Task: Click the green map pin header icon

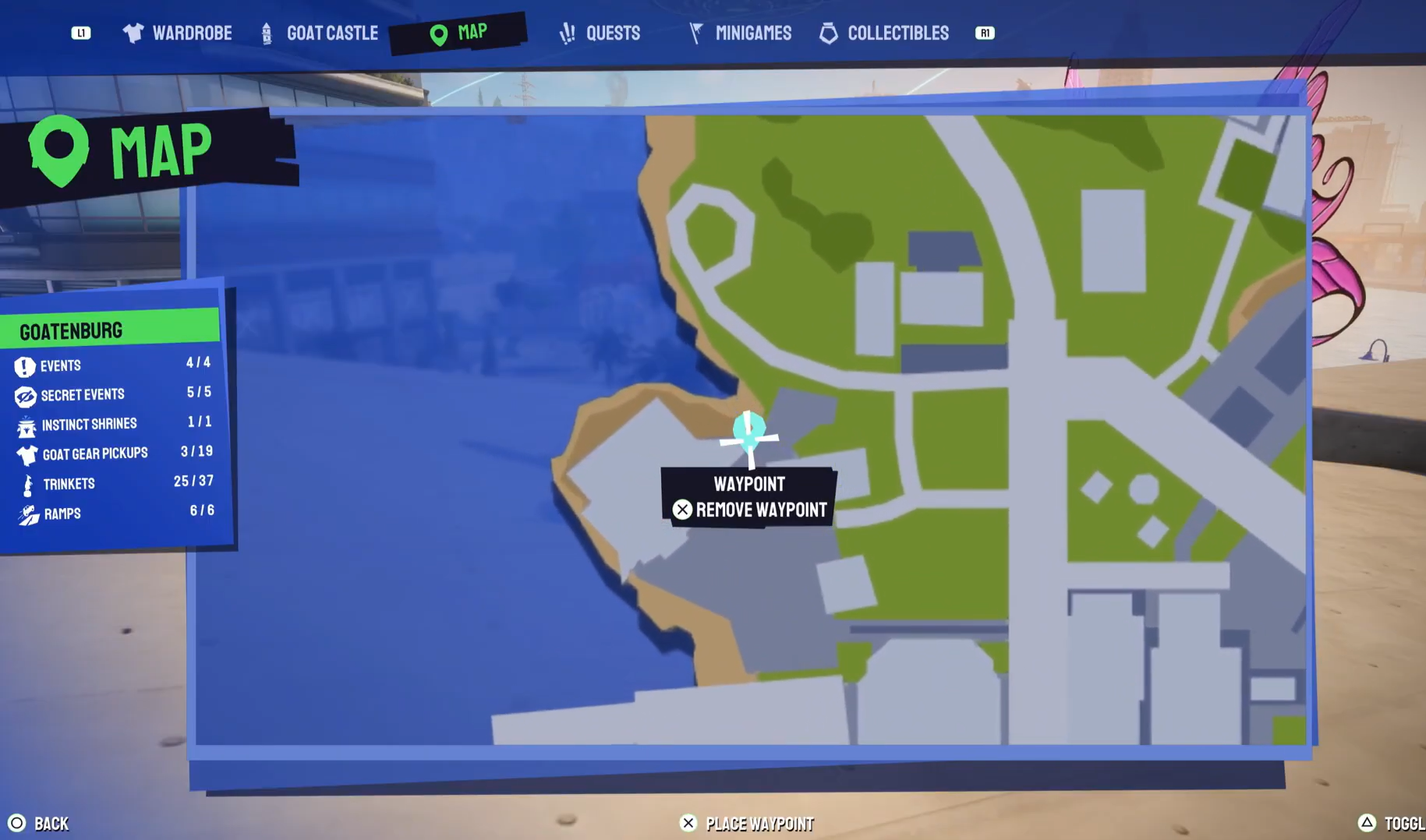Action: coord(59,150)
